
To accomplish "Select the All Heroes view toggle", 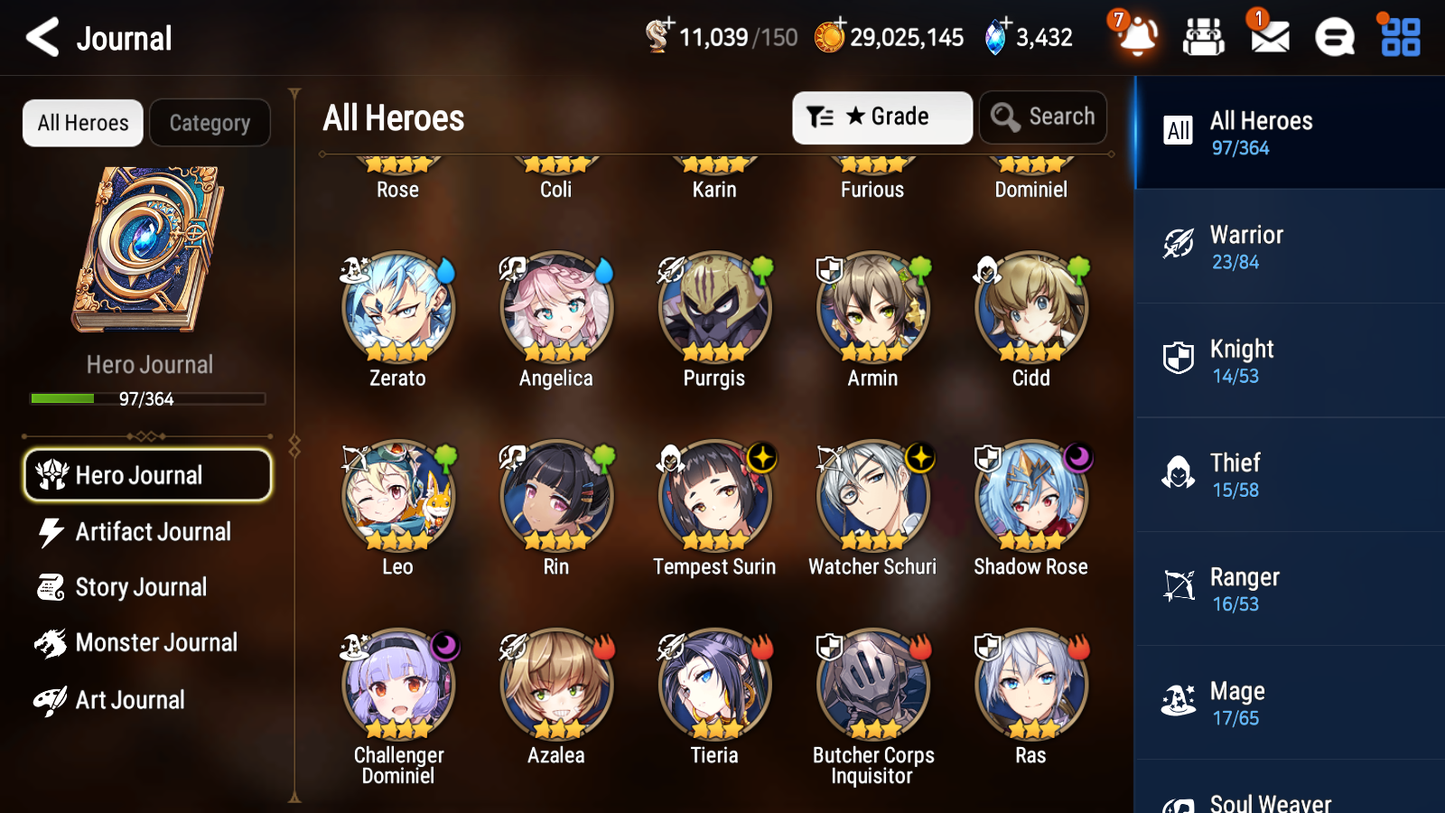I will click(x=82, y=122).
